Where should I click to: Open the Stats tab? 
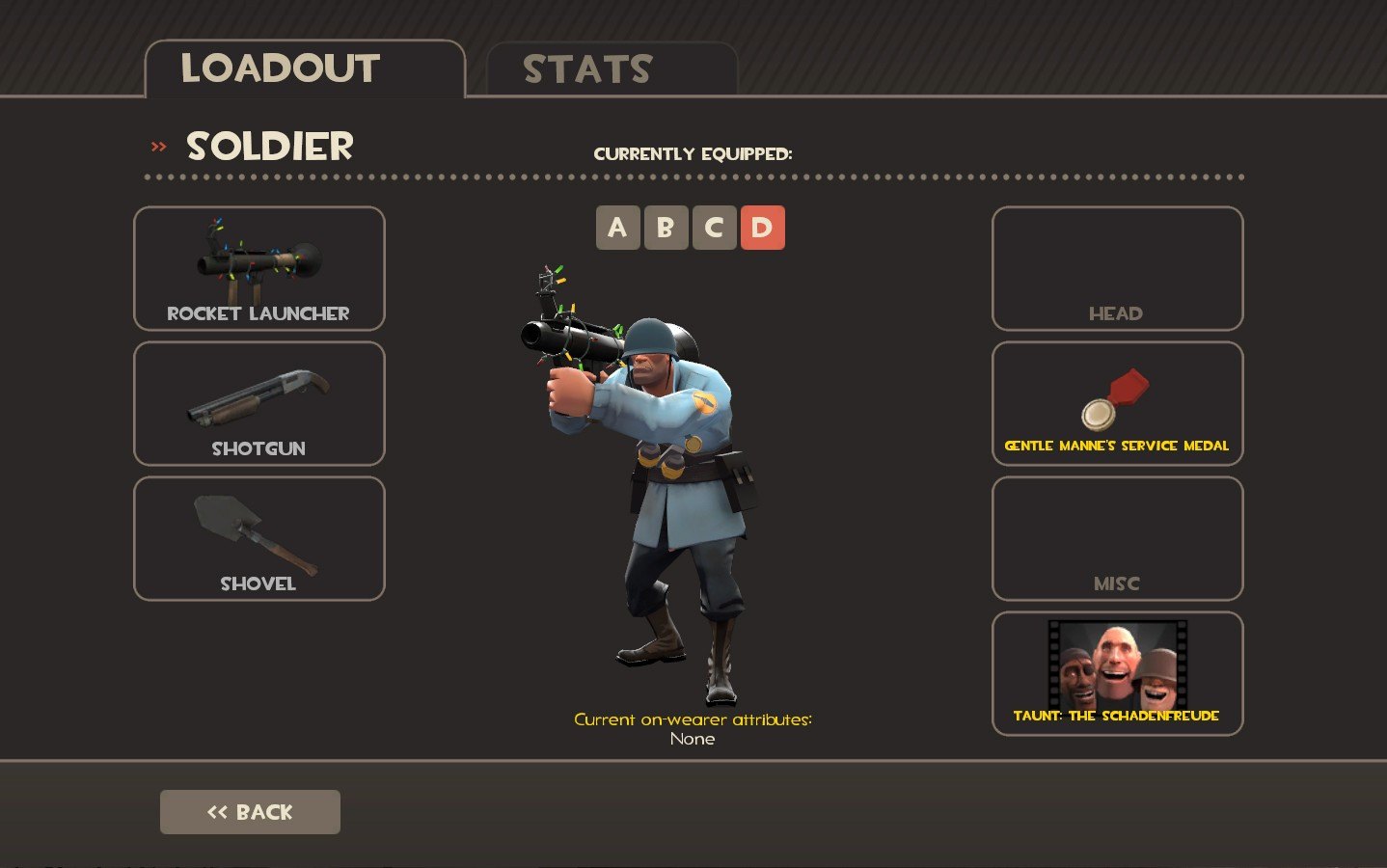pos(612,69)
